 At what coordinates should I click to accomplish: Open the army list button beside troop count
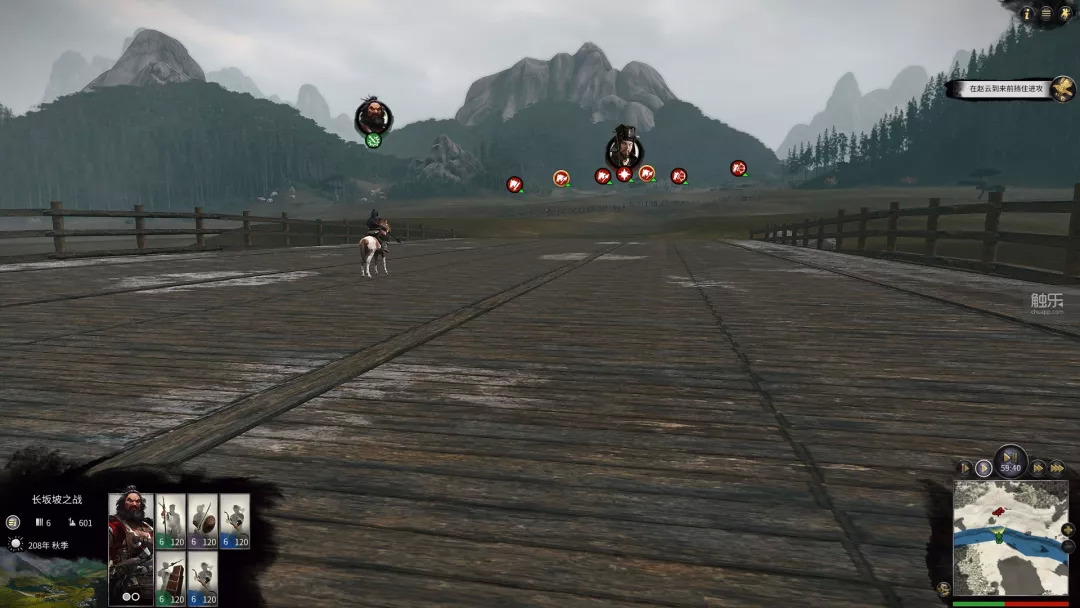[12, 522]
